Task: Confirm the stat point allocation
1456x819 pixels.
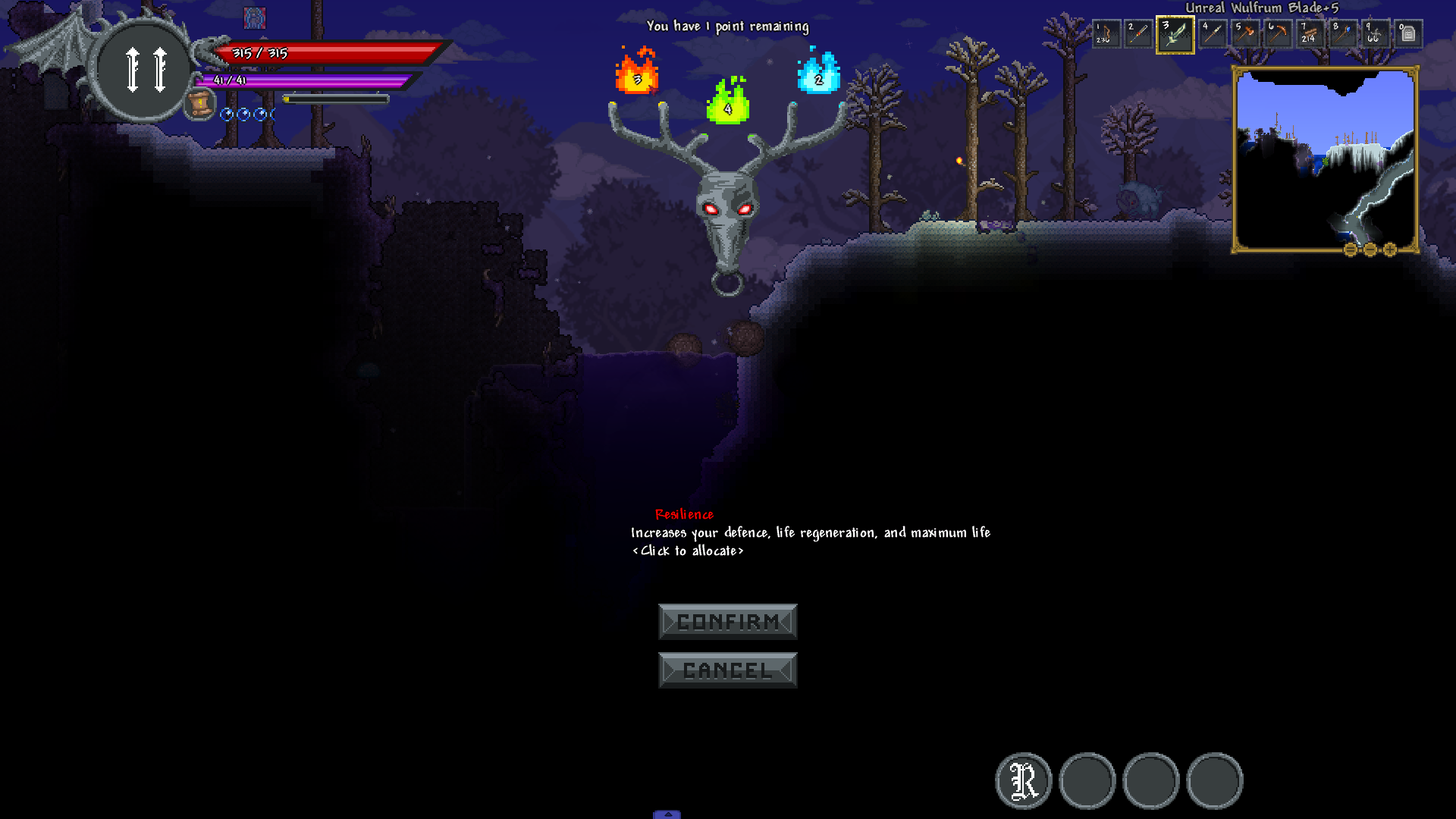Action: click(727, 622)
